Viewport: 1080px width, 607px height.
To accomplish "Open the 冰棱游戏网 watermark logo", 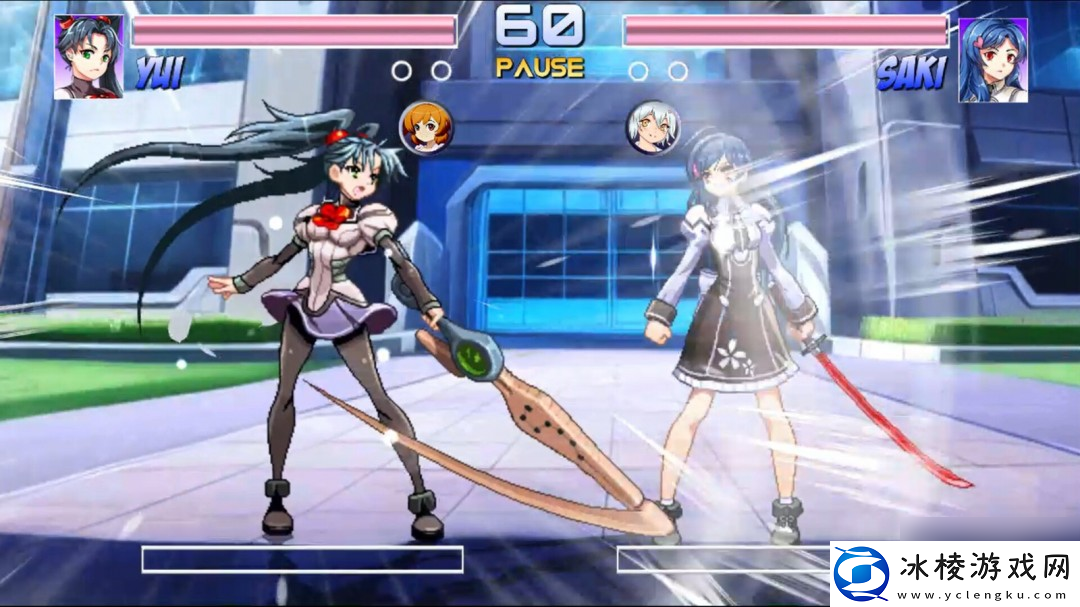I will [x=955, y=574].
